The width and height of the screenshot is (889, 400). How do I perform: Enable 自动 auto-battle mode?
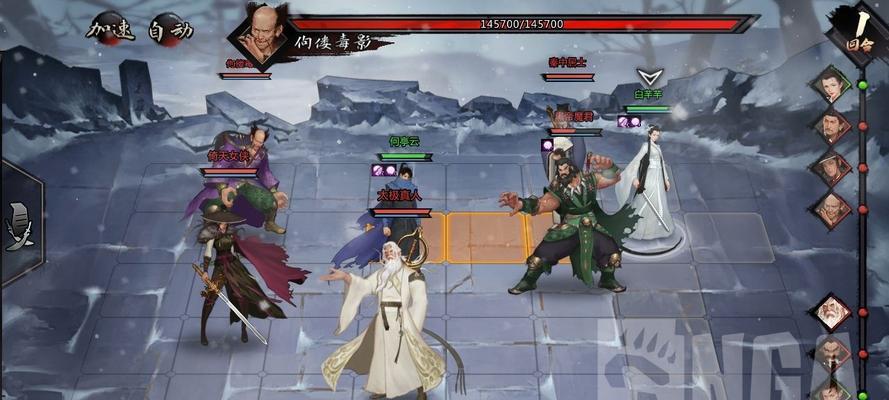point(169,30)
